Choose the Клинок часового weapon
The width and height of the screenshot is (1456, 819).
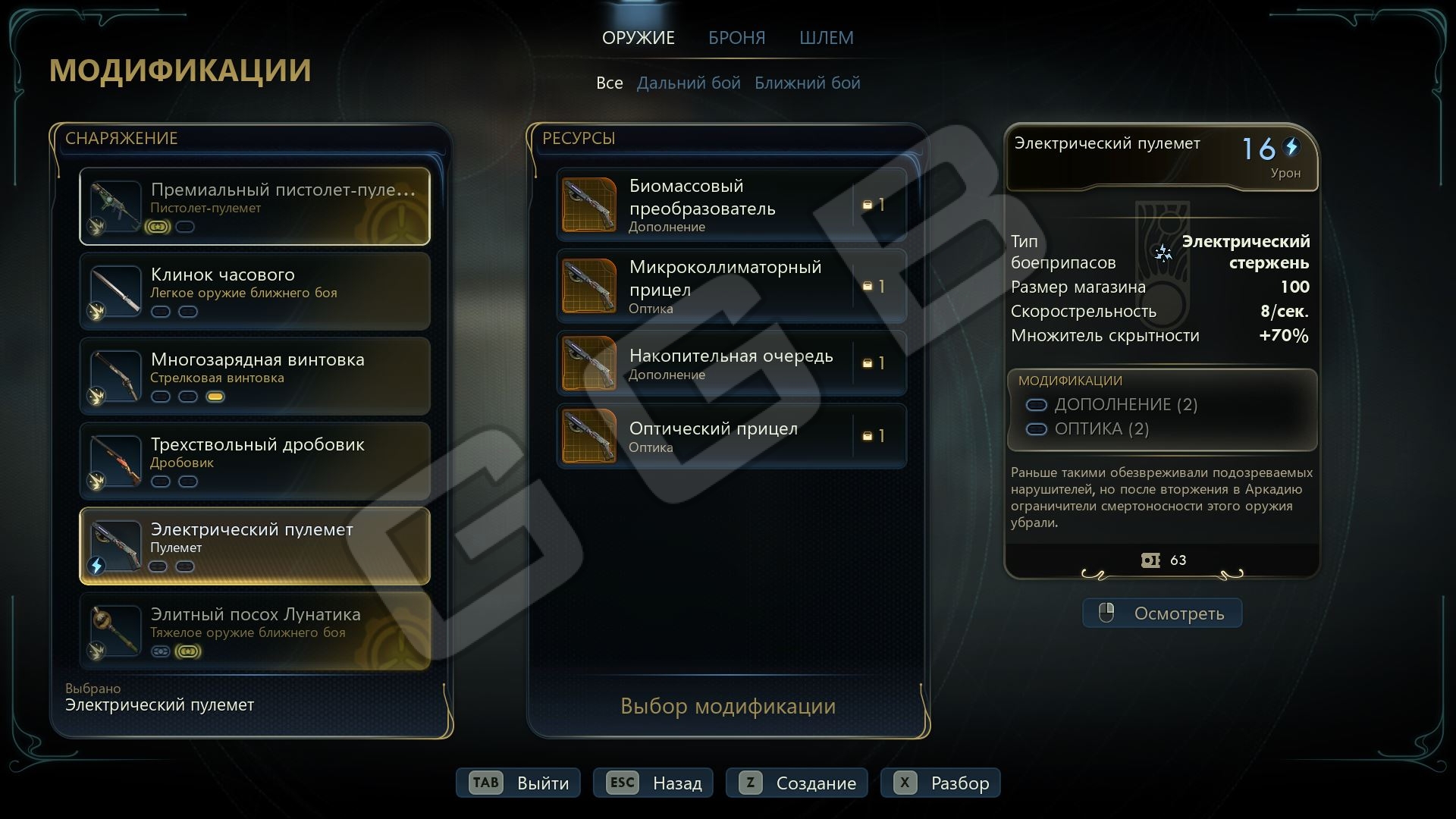click(255, 291)
